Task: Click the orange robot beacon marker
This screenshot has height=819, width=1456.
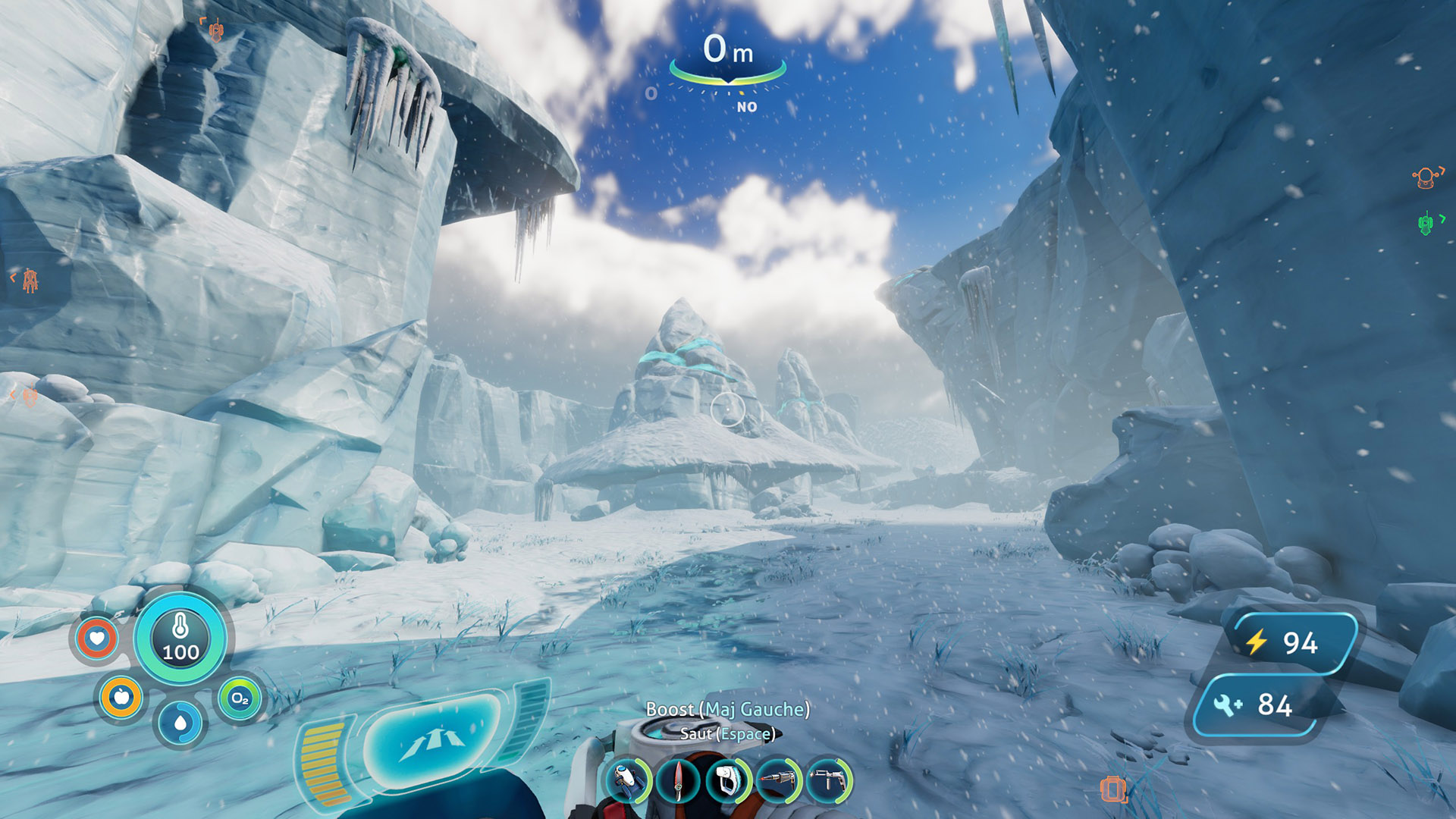Action: pyautogui.click(x=1426, y=177)
